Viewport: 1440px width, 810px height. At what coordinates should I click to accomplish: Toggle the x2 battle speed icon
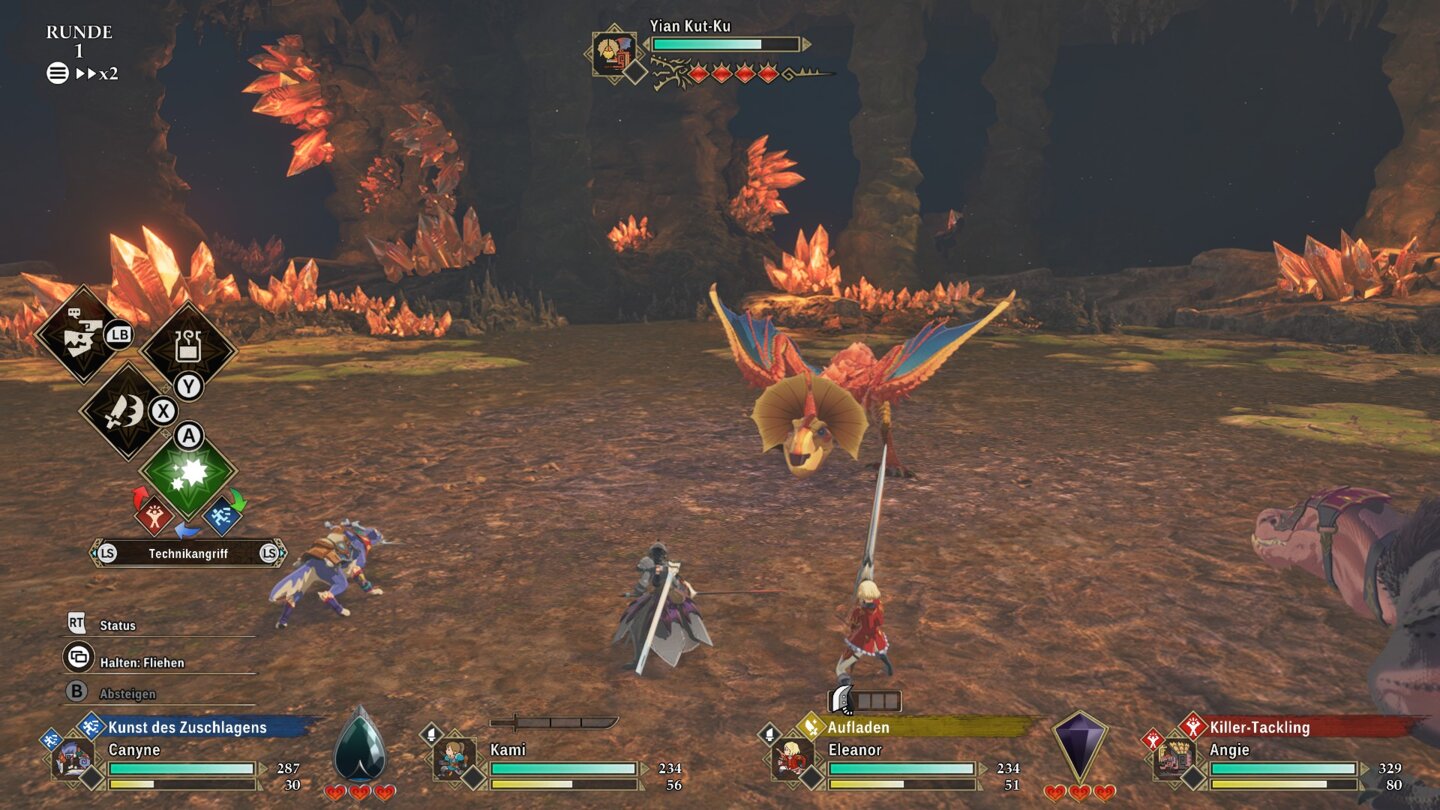97,73
